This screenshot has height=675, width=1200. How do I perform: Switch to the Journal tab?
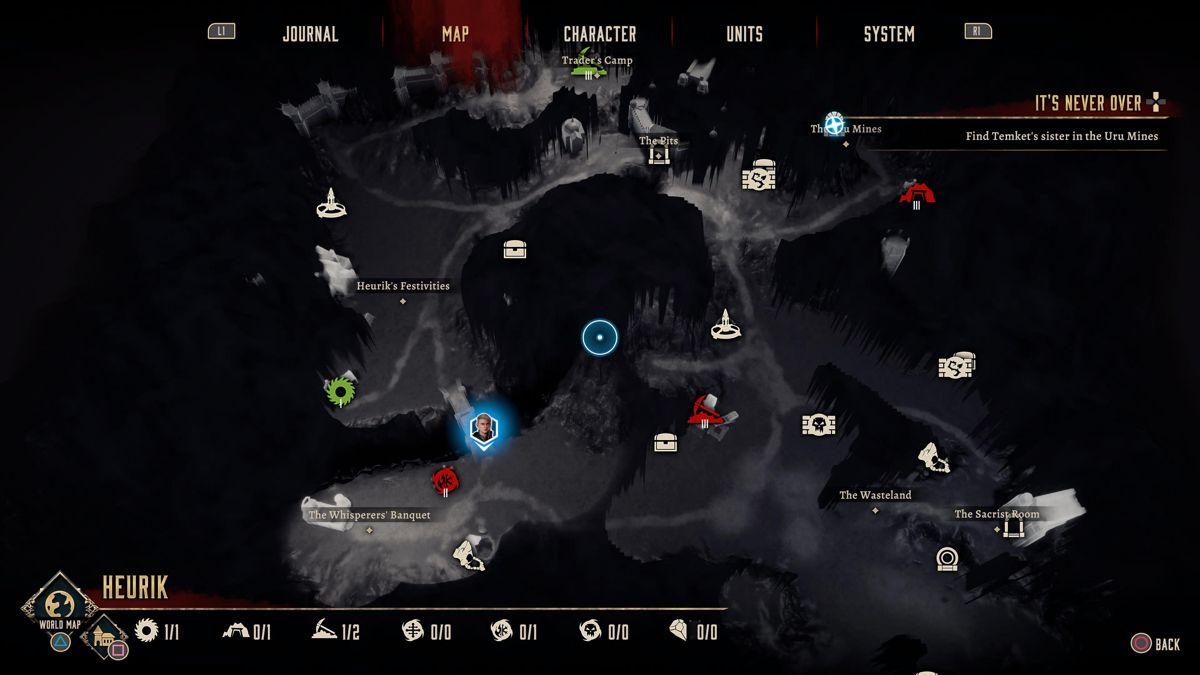click(x=310, y=34)
